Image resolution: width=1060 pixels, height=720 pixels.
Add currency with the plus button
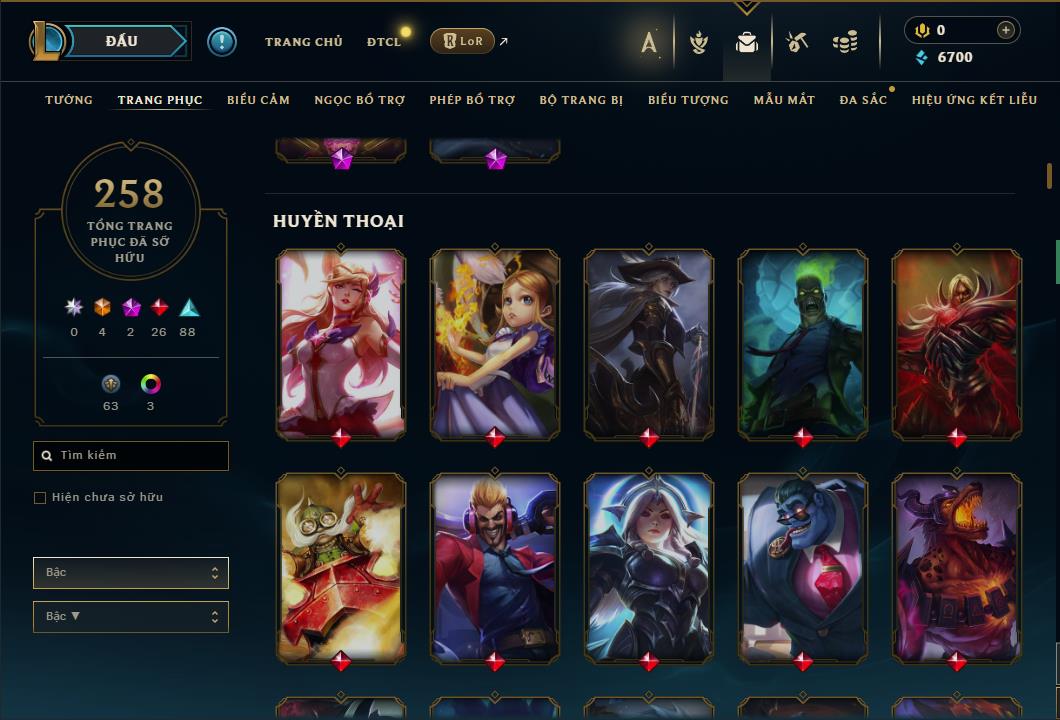[1006, 30]
